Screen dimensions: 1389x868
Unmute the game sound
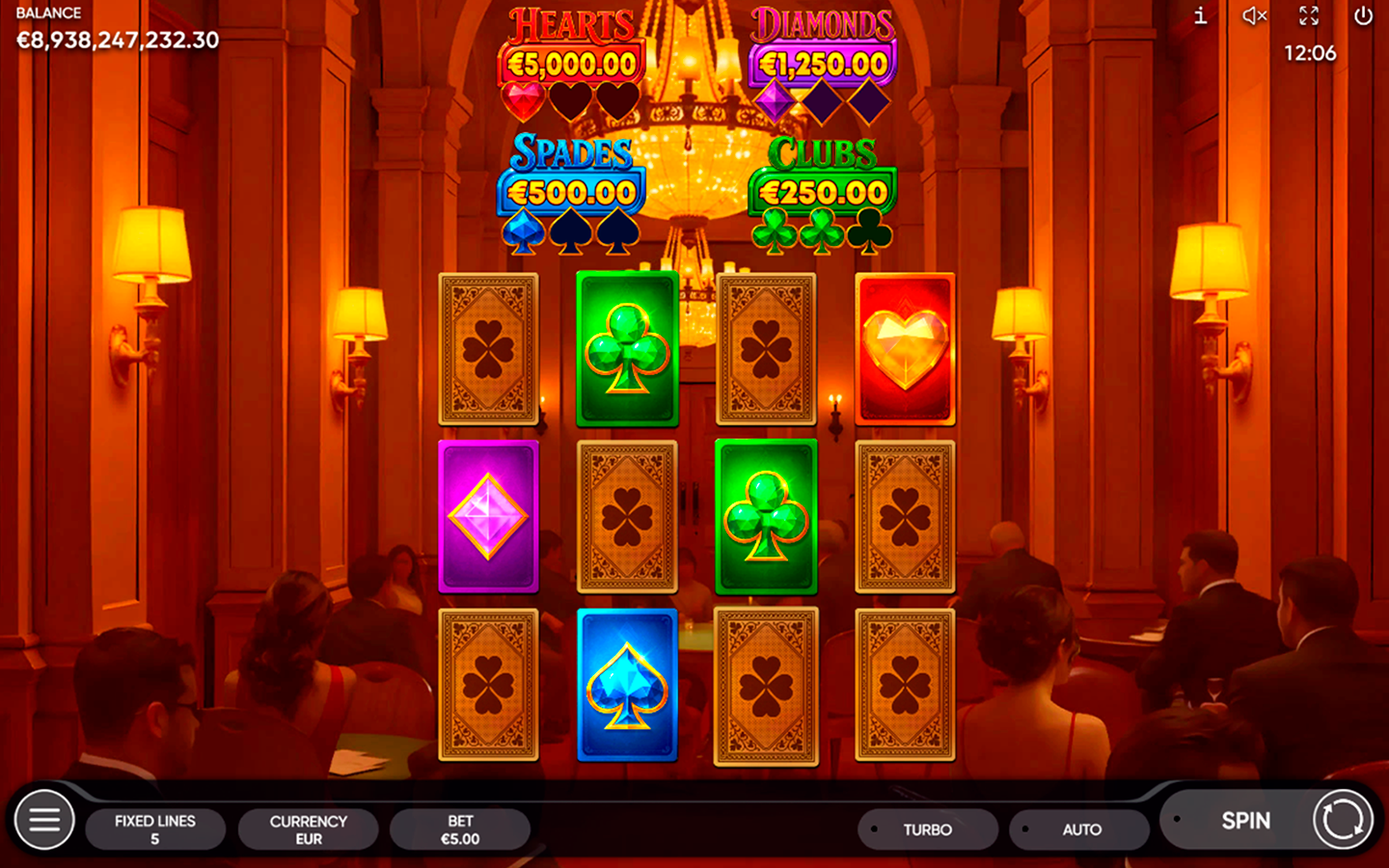[1254, 15]
